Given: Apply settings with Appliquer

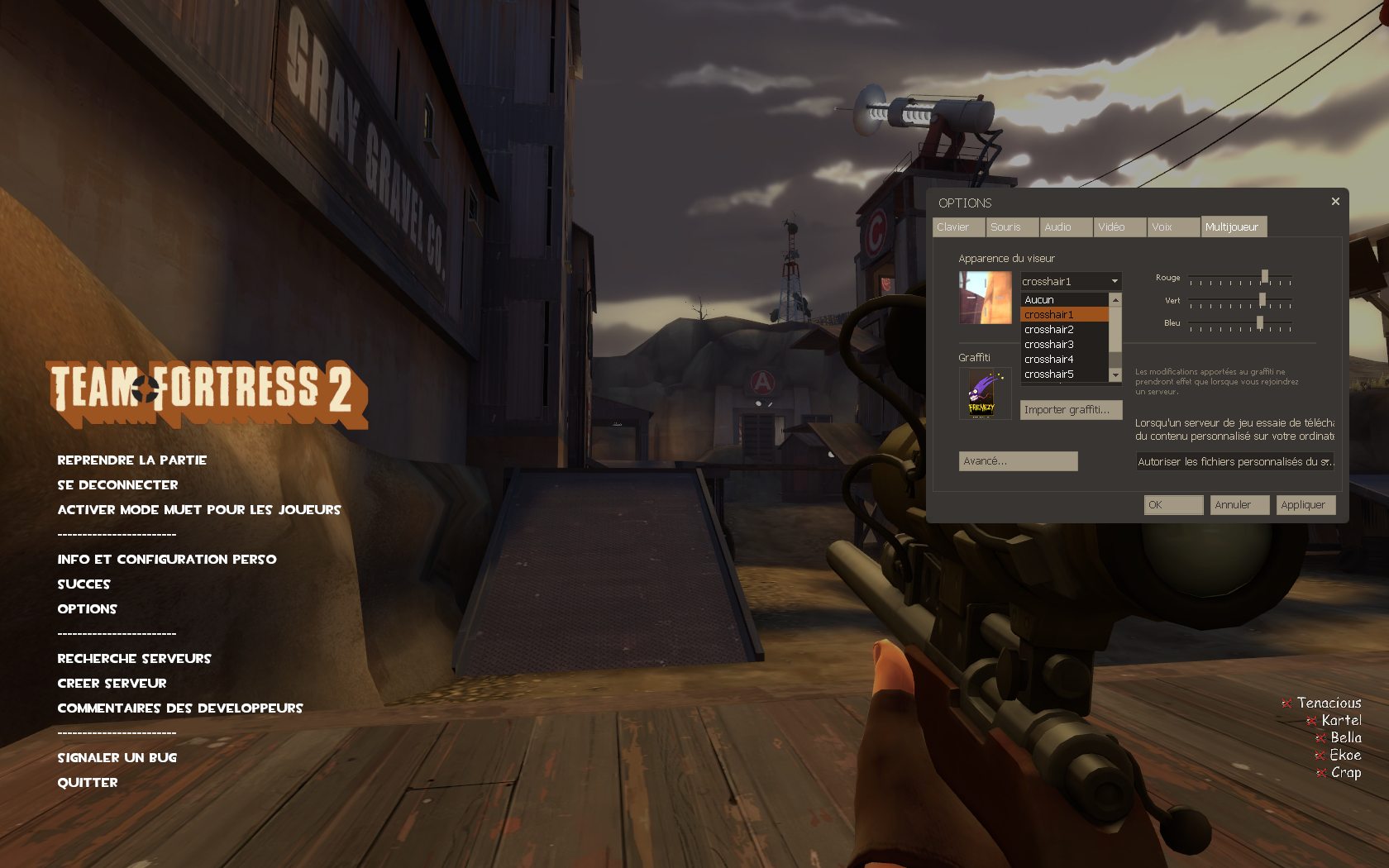Looking at the screenshot, I should (x=1305, y=505).
